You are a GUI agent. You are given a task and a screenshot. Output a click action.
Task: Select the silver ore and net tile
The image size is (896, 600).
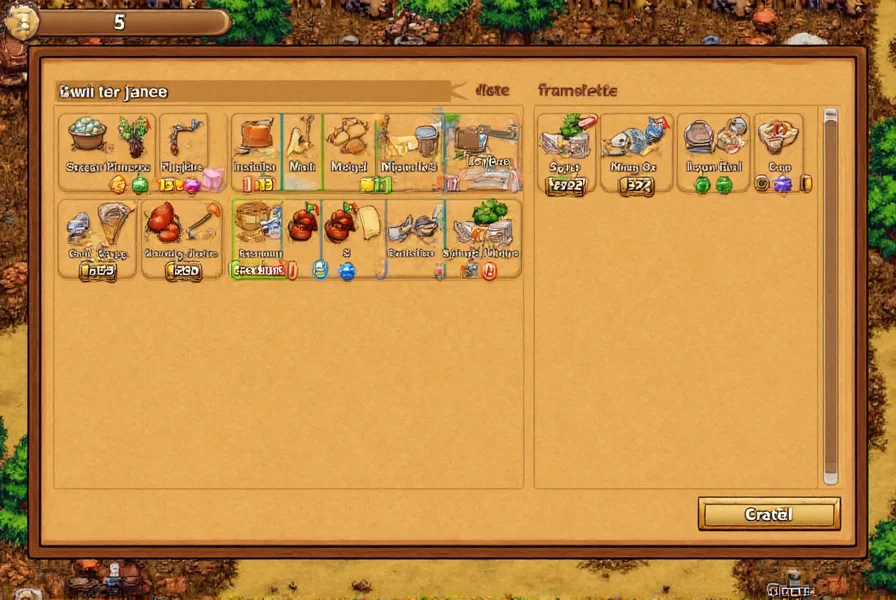pyautogui.click(x=97, y=239)
